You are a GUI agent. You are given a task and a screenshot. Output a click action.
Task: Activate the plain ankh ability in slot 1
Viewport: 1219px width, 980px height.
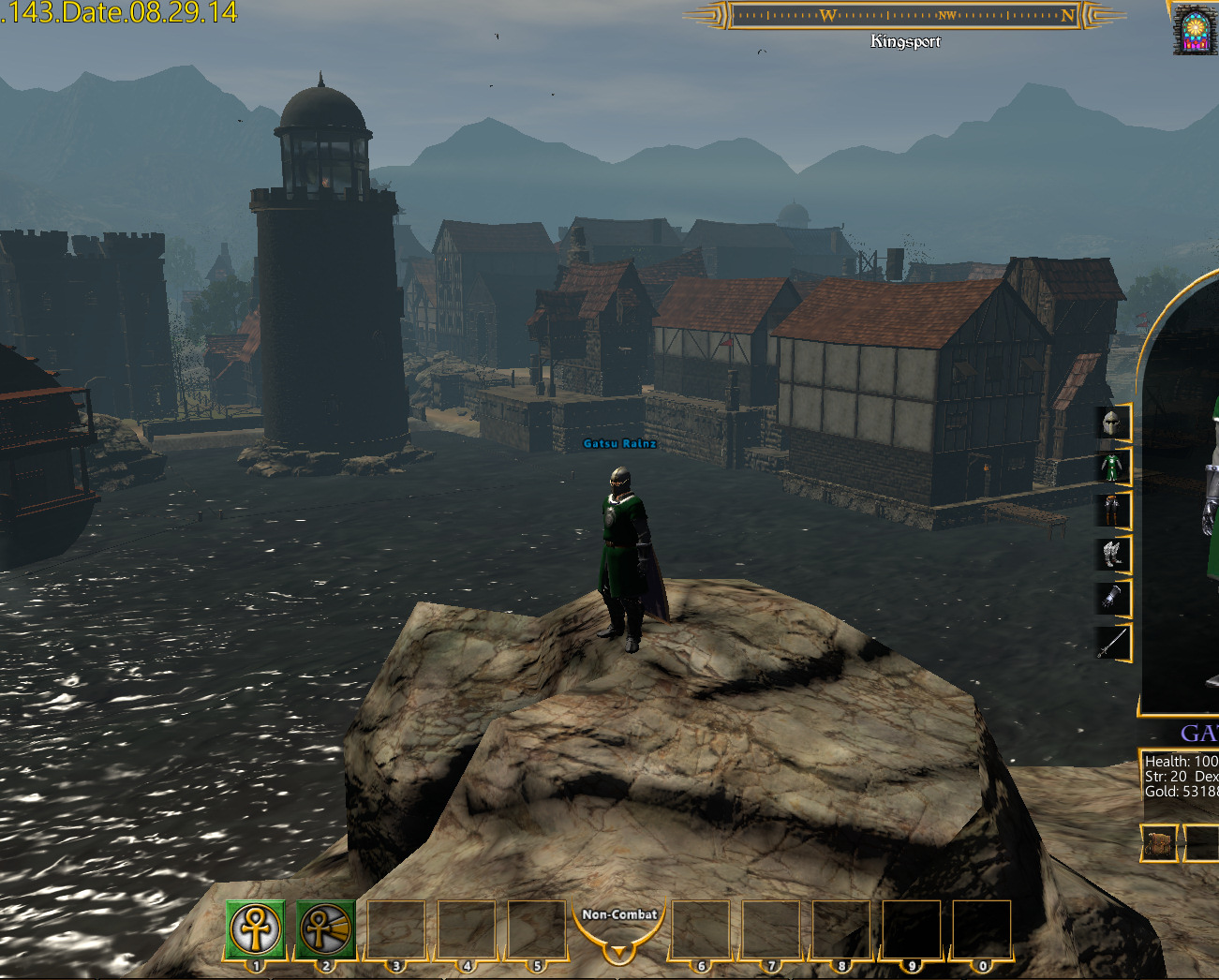pos(255,928)
